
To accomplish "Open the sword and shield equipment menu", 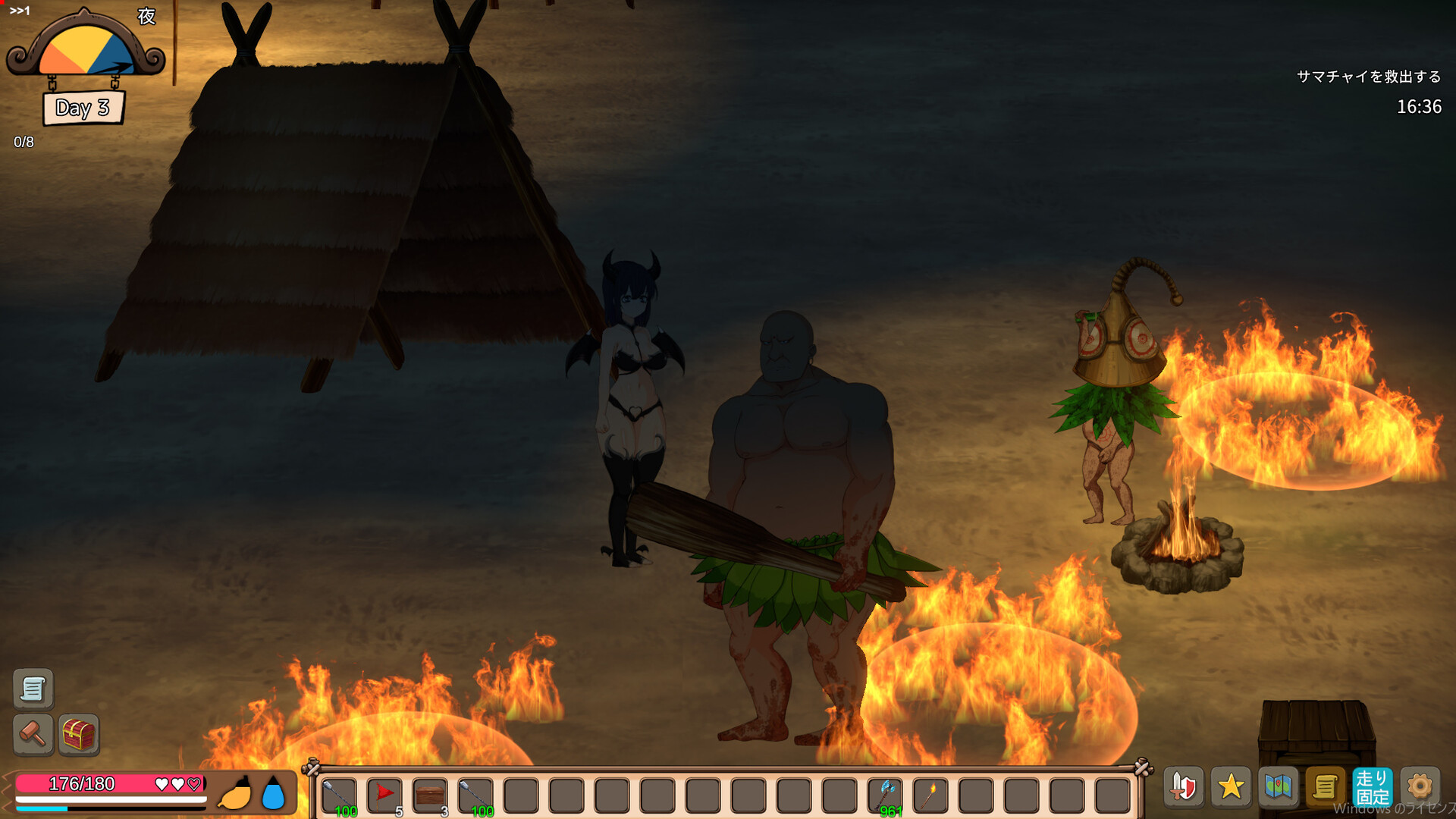I will [x=1182, y=787].
